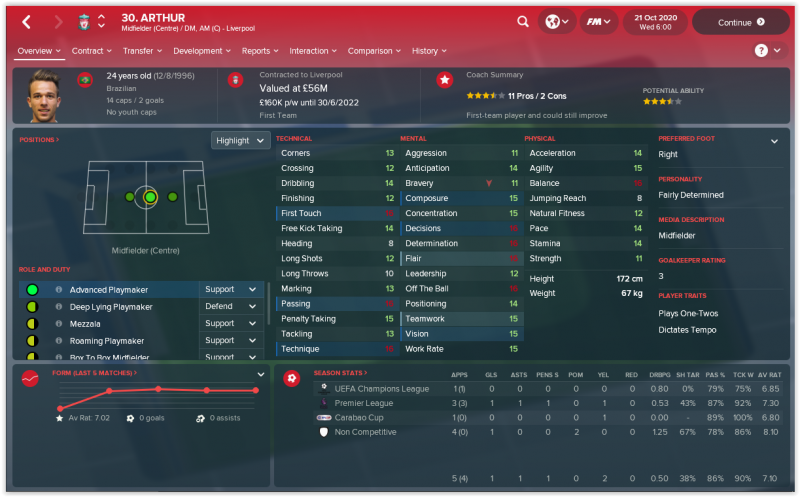Open the attribute Highlight dropdown
This screenshot has height=497, width=800.
[x=240, y=141]
